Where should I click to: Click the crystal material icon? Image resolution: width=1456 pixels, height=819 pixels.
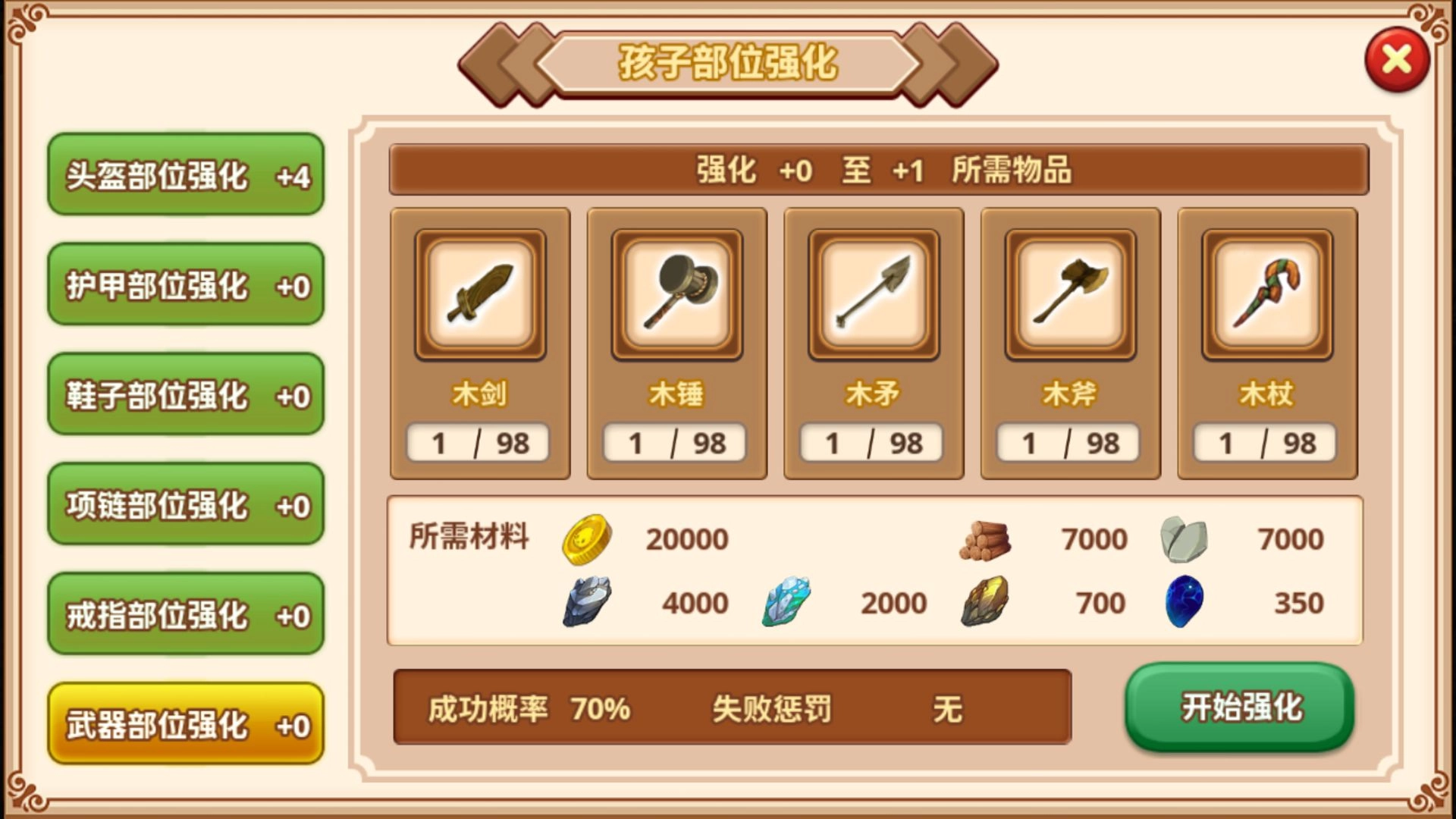click(x=786, y=601)
